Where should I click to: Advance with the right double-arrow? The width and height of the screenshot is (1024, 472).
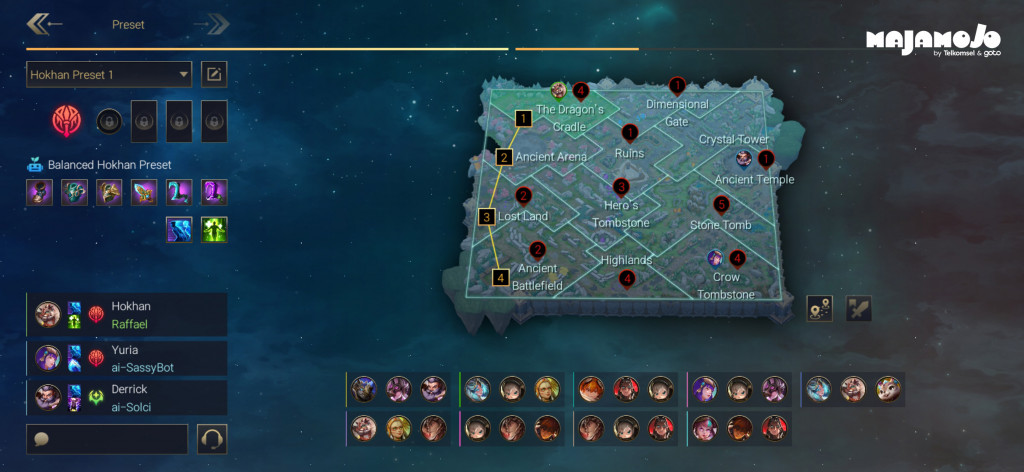[212, 24]
